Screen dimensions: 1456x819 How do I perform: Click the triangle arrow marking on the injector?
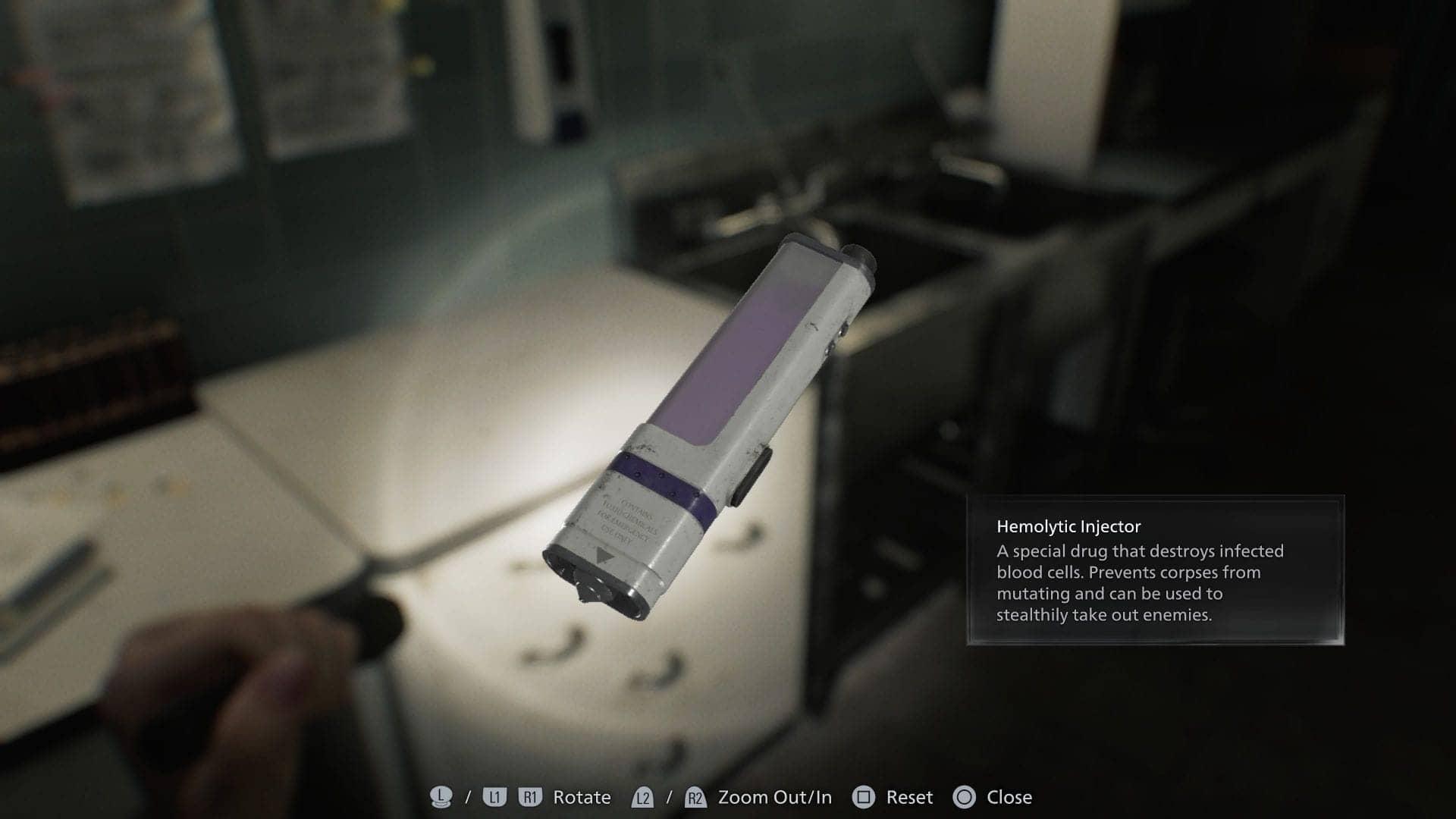[x=603, y=555]
